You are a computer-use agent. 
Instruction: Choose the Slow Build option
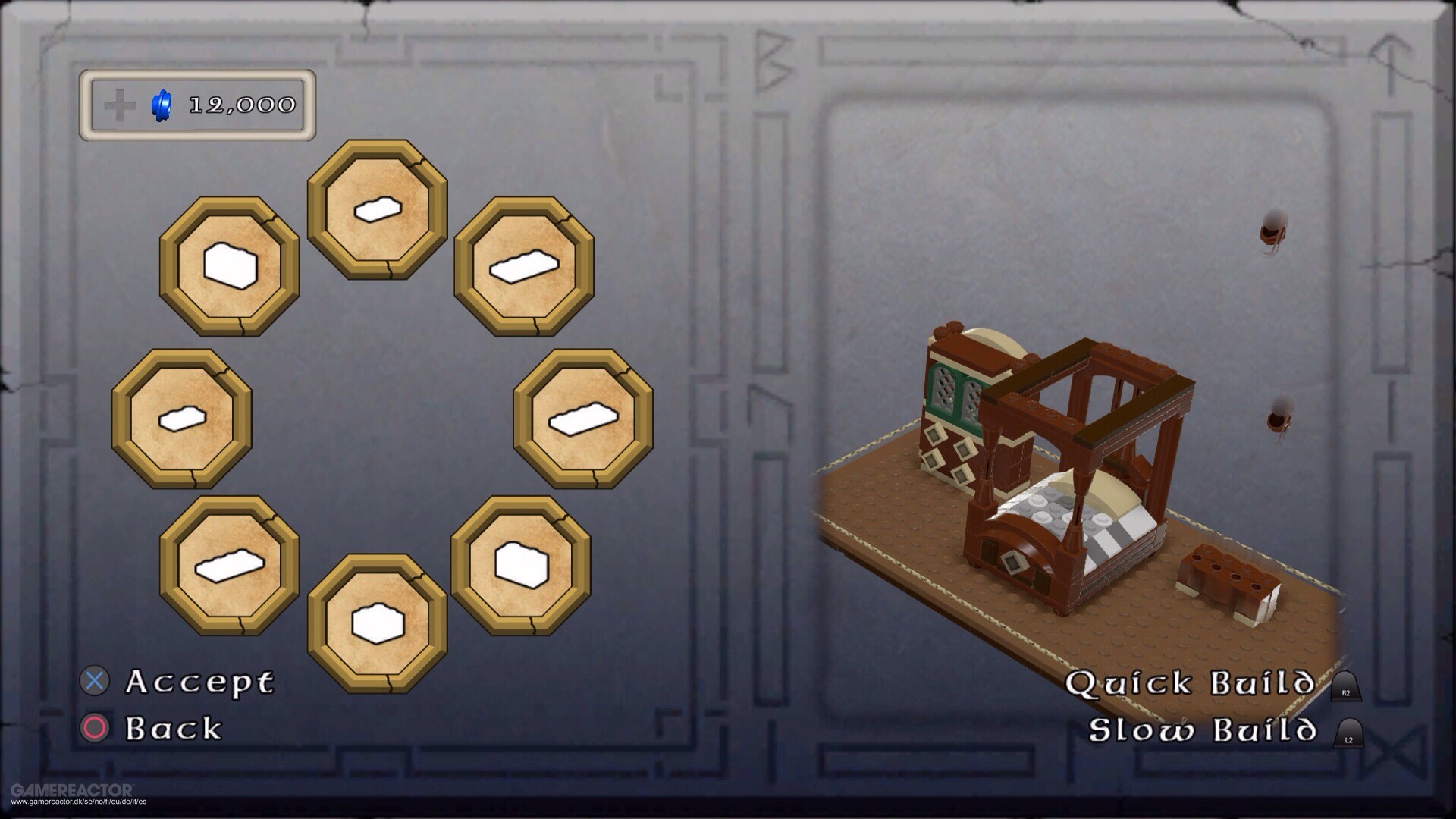pyautogui.click(x=1203, y=730)
